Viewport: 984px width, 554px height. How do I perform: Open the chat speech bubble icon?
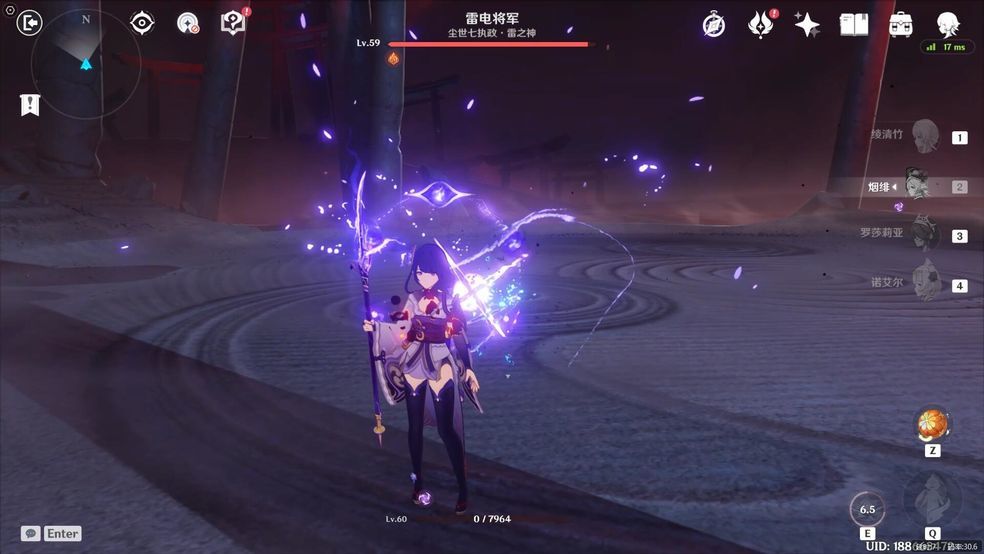(31, 533)
